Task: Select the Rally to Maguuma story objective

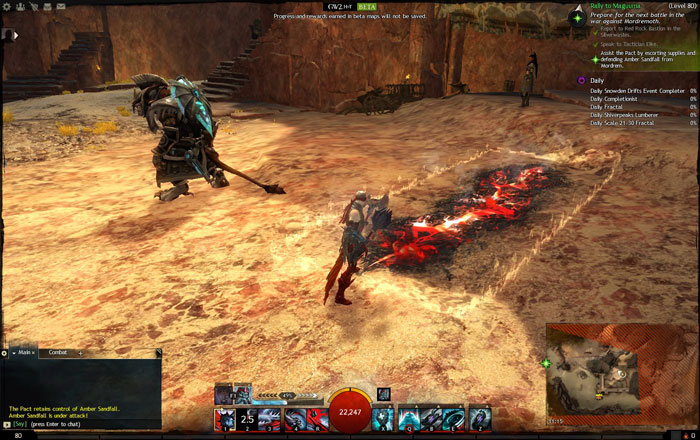Action: (x=615, y=6)
